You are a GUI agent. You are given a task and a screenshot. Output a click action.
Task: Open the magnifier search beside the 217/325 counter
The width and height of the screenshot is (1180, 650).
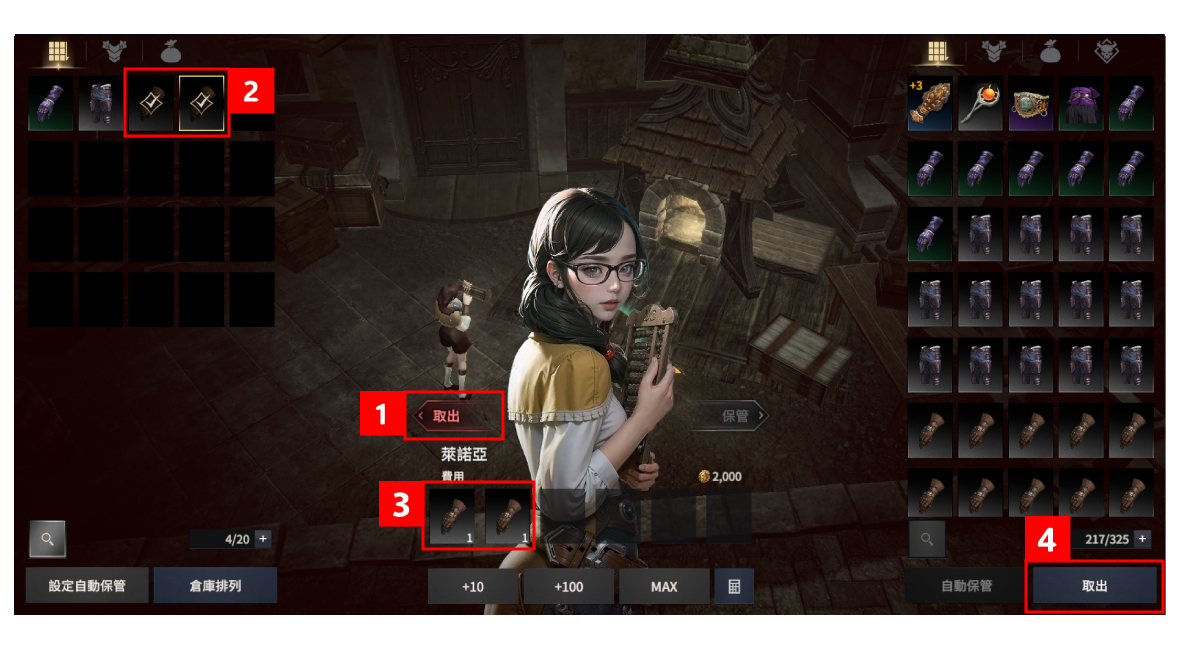(x=927, y=539)
